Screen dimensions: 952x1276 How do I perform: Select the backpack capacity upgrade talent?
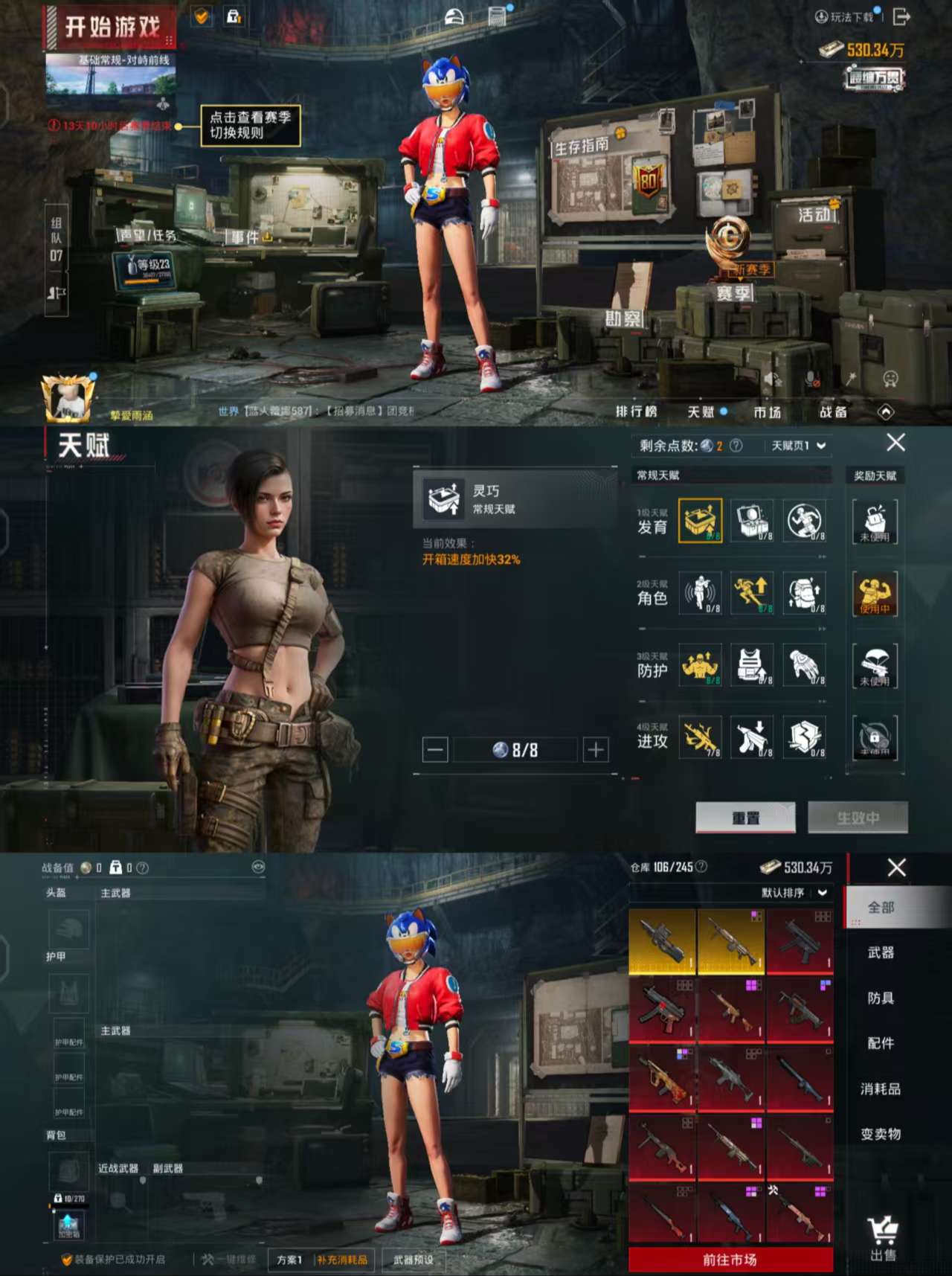[803, 593]
